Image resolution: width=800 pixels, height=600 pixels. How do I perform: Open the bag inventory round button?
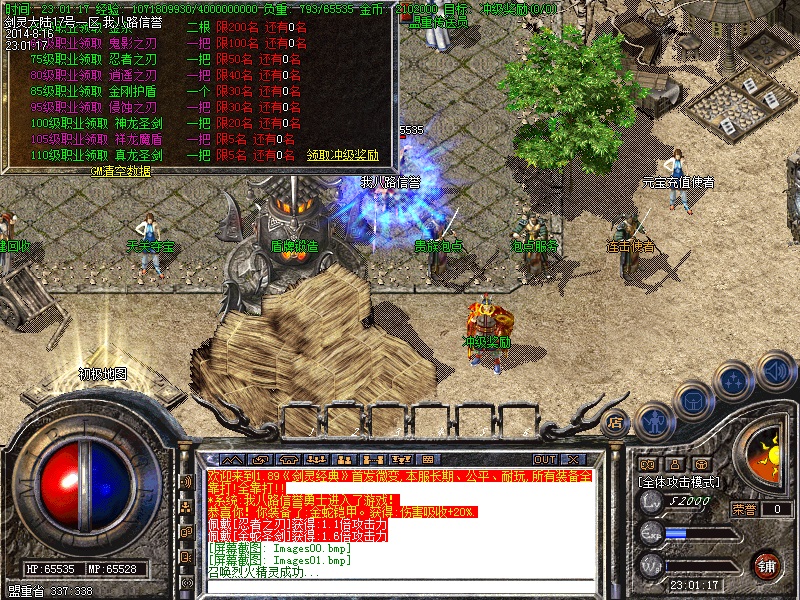(x=693, y=401)
